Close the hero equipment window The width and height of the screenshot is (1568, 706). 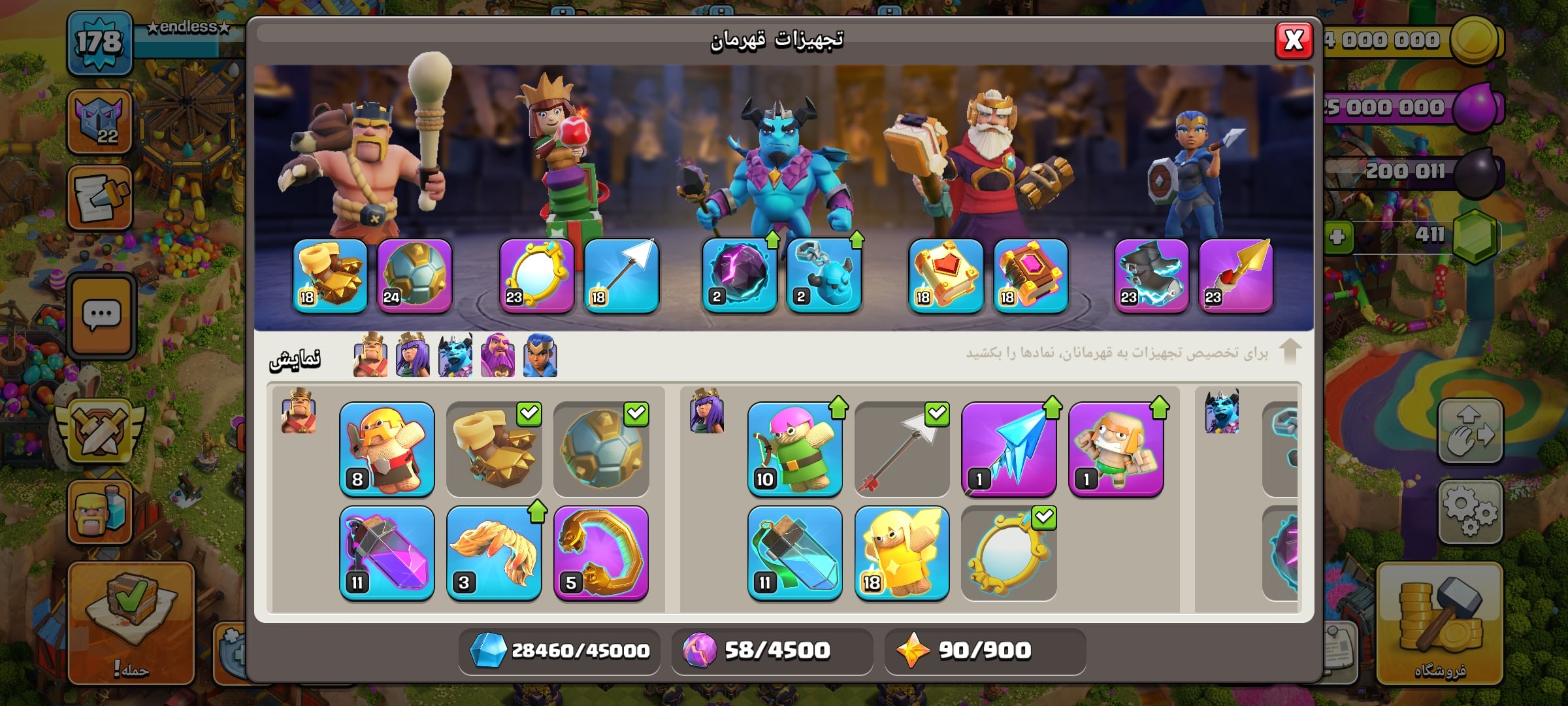(x=1294, y=41)
